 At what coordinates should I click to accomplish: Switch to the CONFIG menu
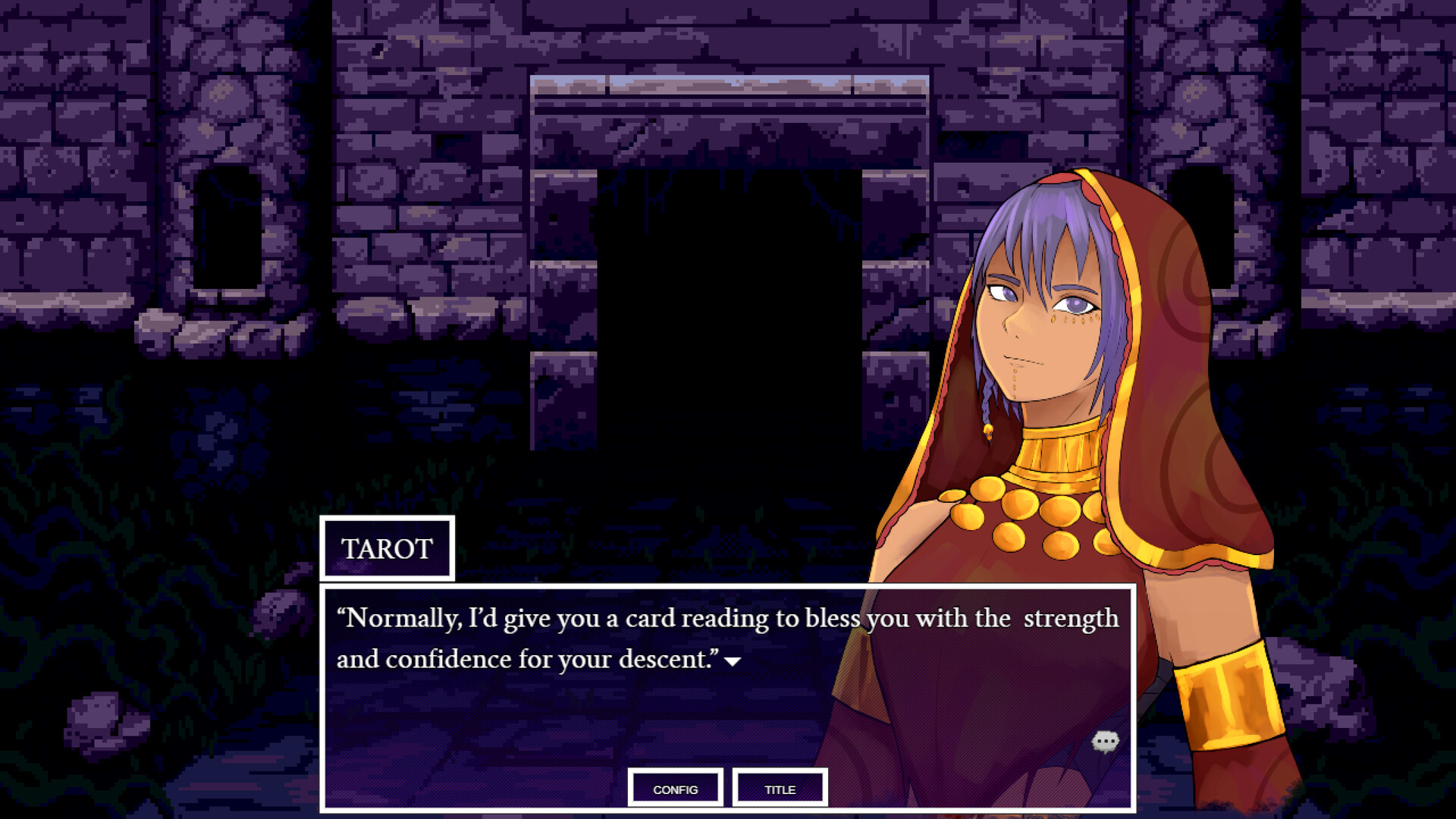pyautogui.click(x=675, y=789)
